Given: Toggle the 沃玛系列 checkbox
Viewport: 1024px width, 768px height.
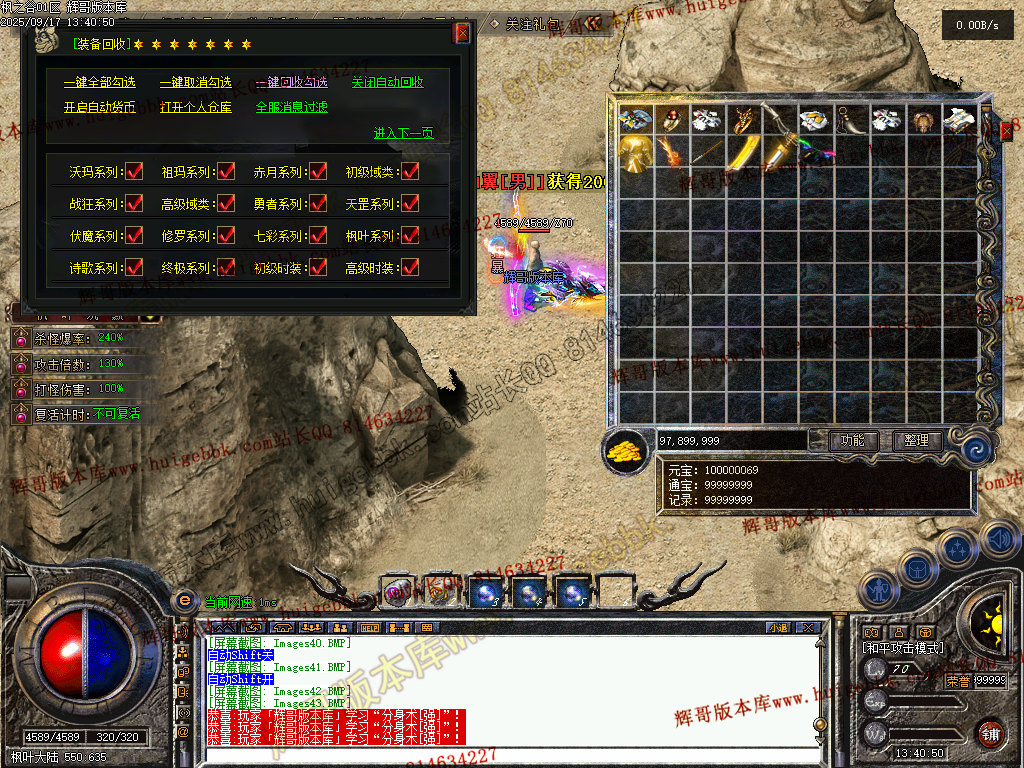Looking at the screenshot, I should [134, 172].
